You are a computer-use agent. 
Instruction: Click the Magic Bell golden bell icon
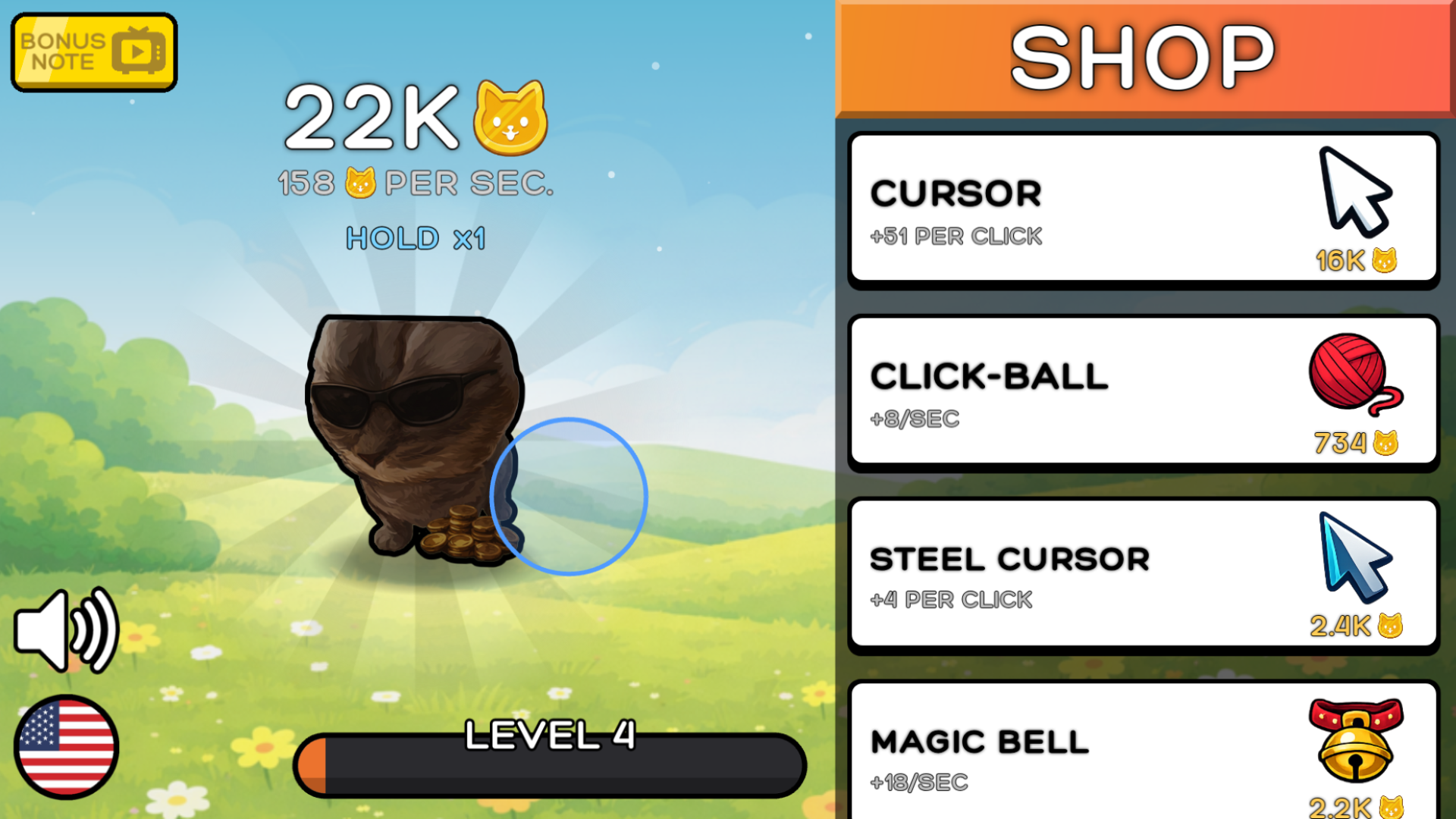1357,747
